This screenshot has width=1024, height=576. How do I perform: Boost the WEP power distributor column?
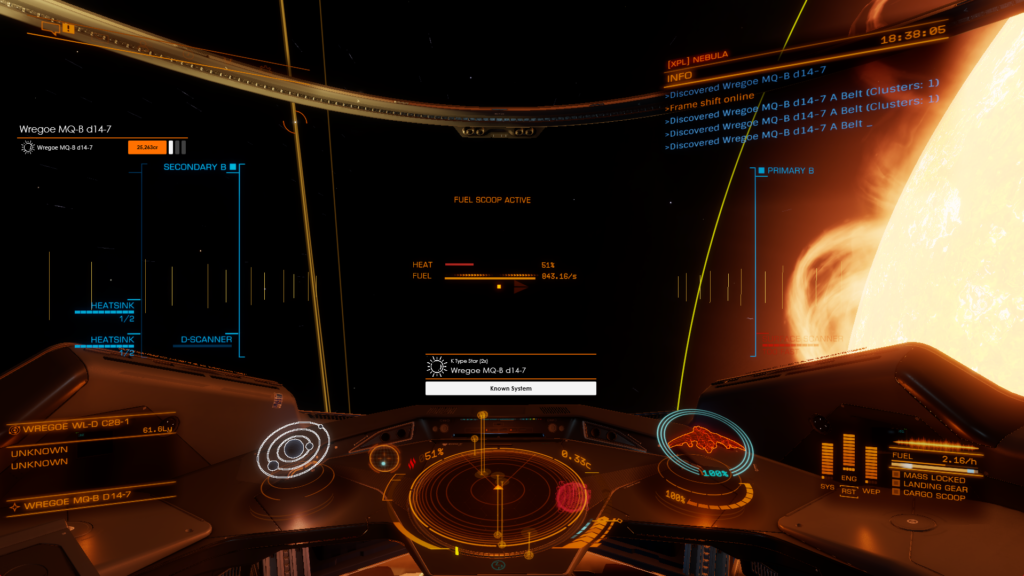871,461
